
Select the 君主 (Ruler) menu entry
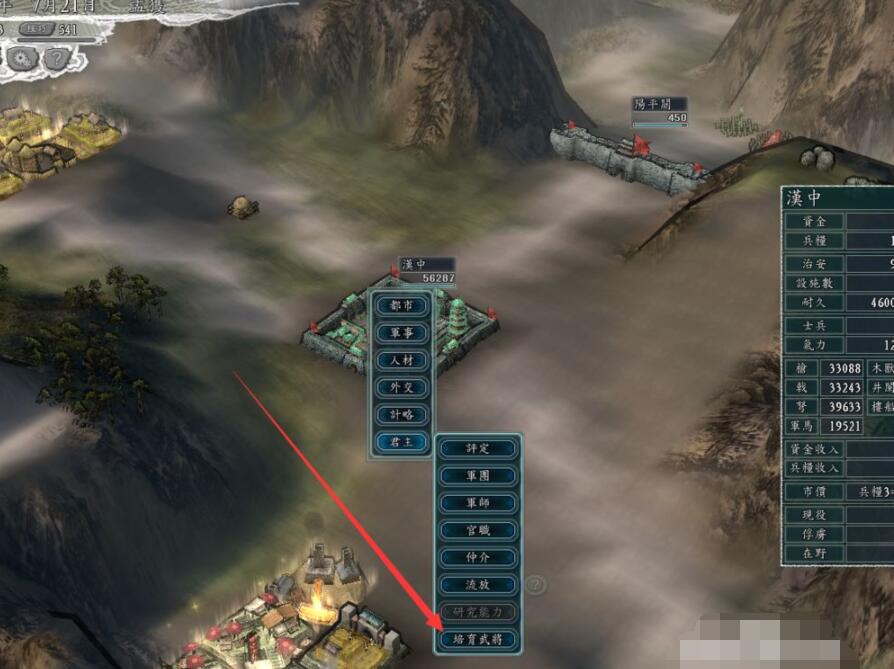click(401, 440)
